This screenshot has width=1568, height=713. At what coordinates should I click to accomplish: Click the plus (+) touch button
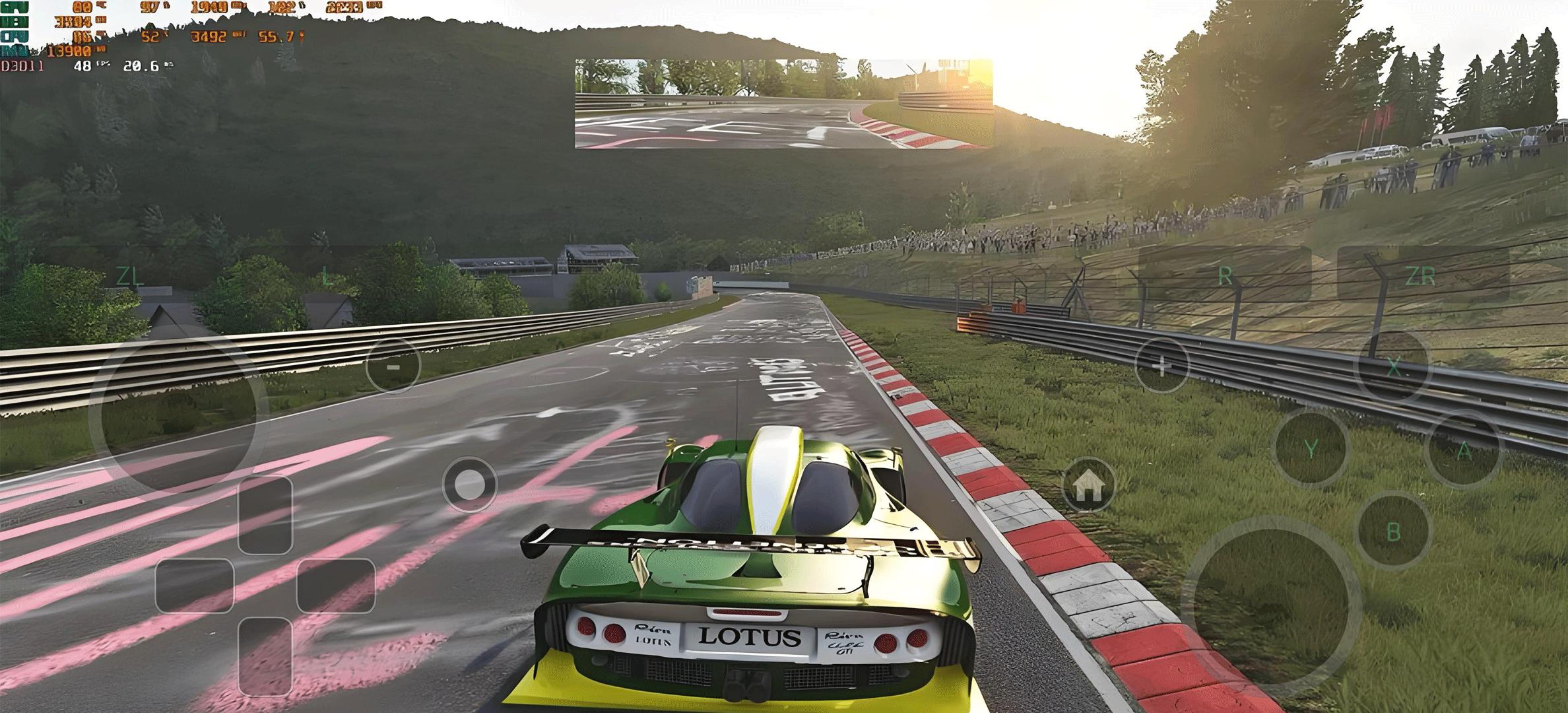coord(1161,365)
